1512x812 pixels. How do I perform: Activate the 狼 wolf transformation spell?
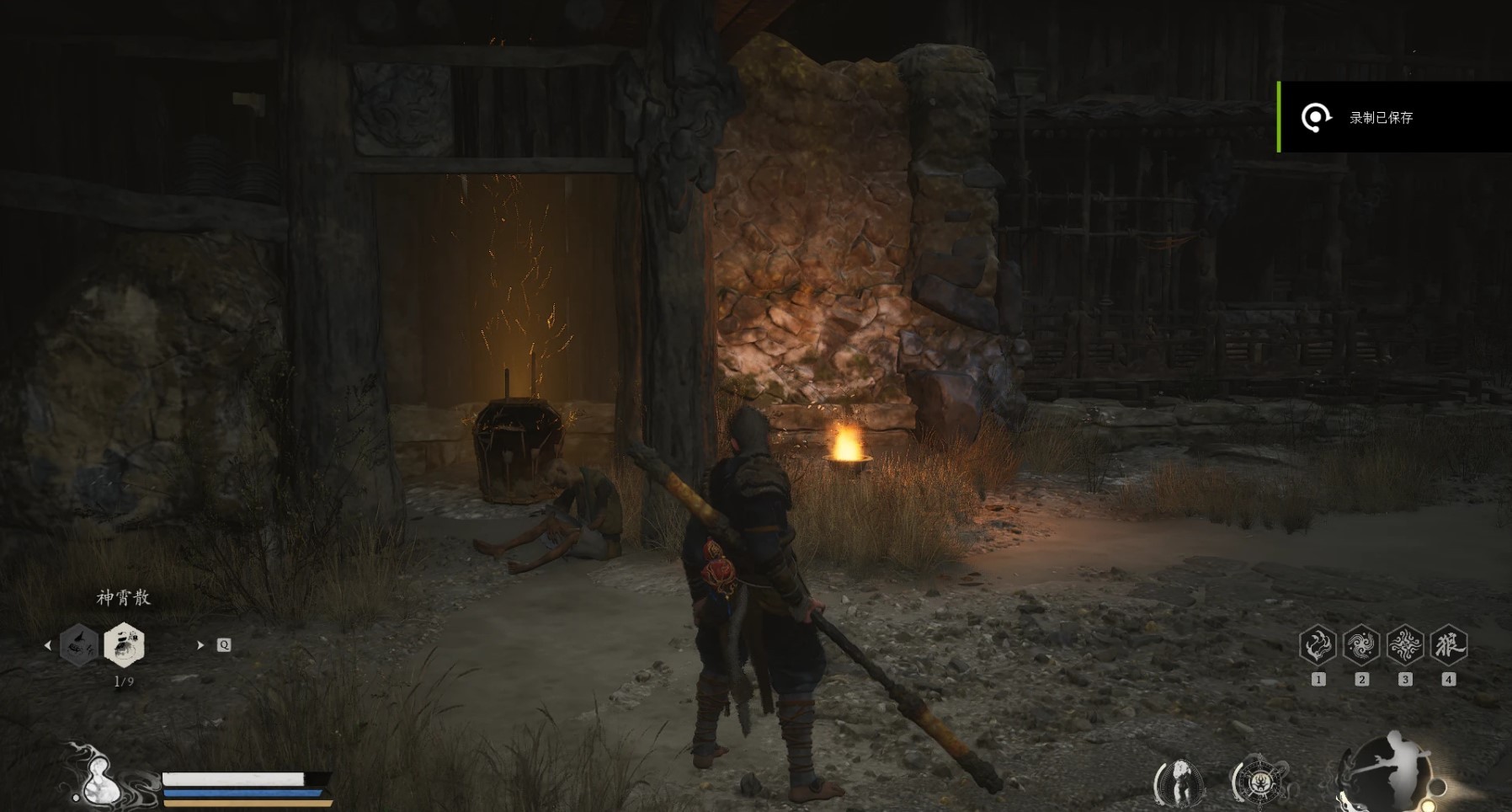click(1449, 646)
